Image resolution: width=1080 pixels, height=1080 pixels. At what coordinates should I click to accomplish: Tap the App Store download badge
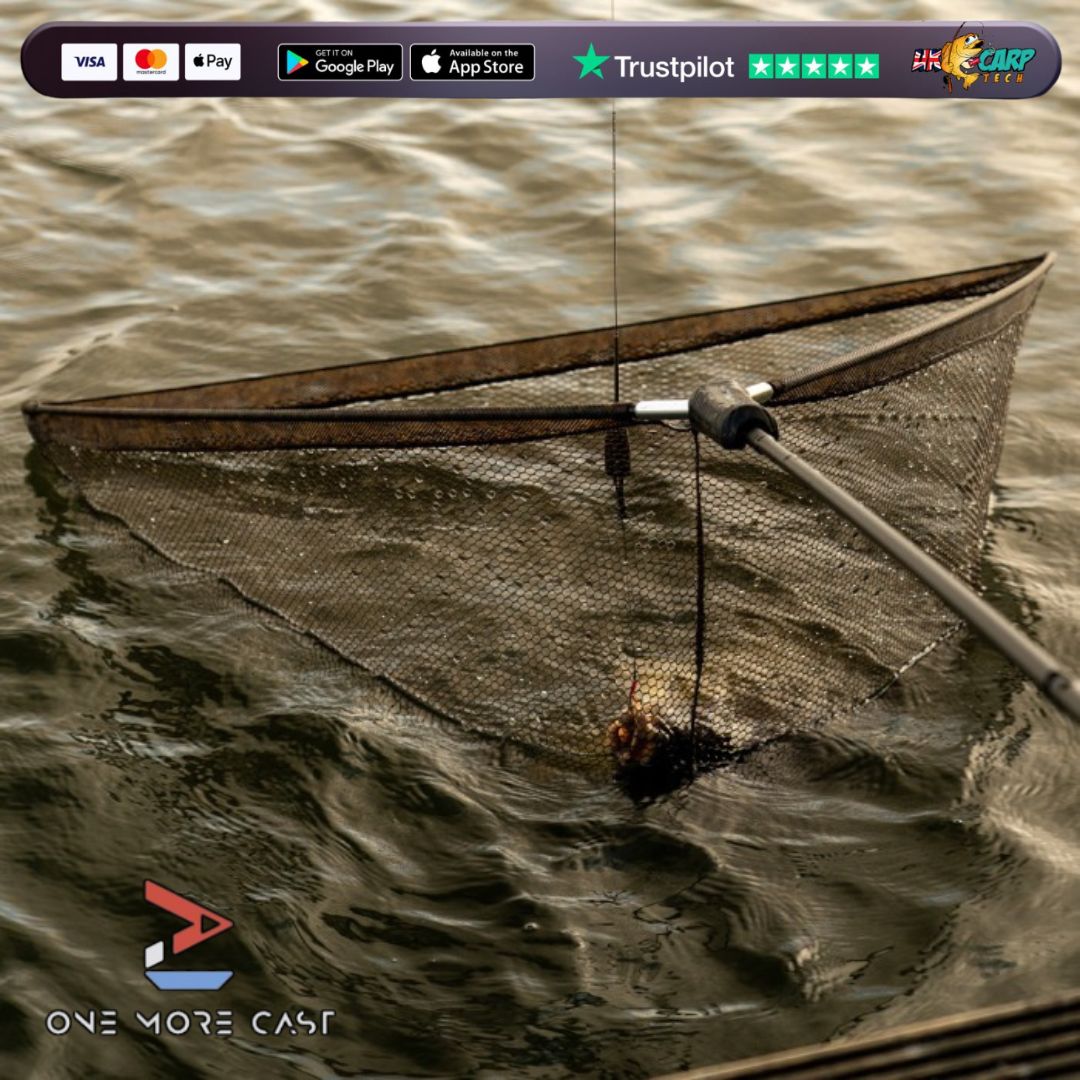[472, 62]
